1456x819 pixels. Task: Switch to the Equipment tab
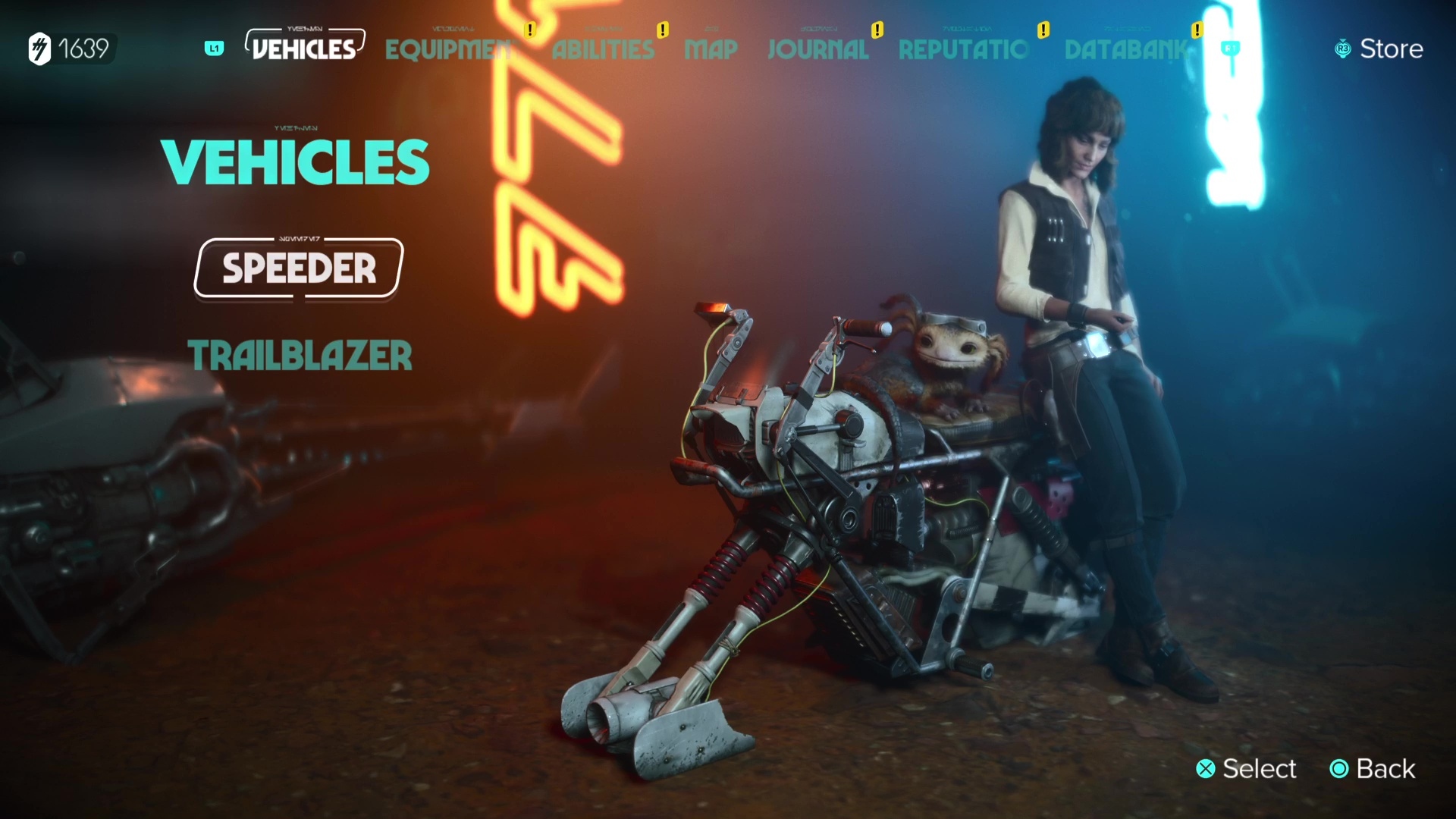447,49
